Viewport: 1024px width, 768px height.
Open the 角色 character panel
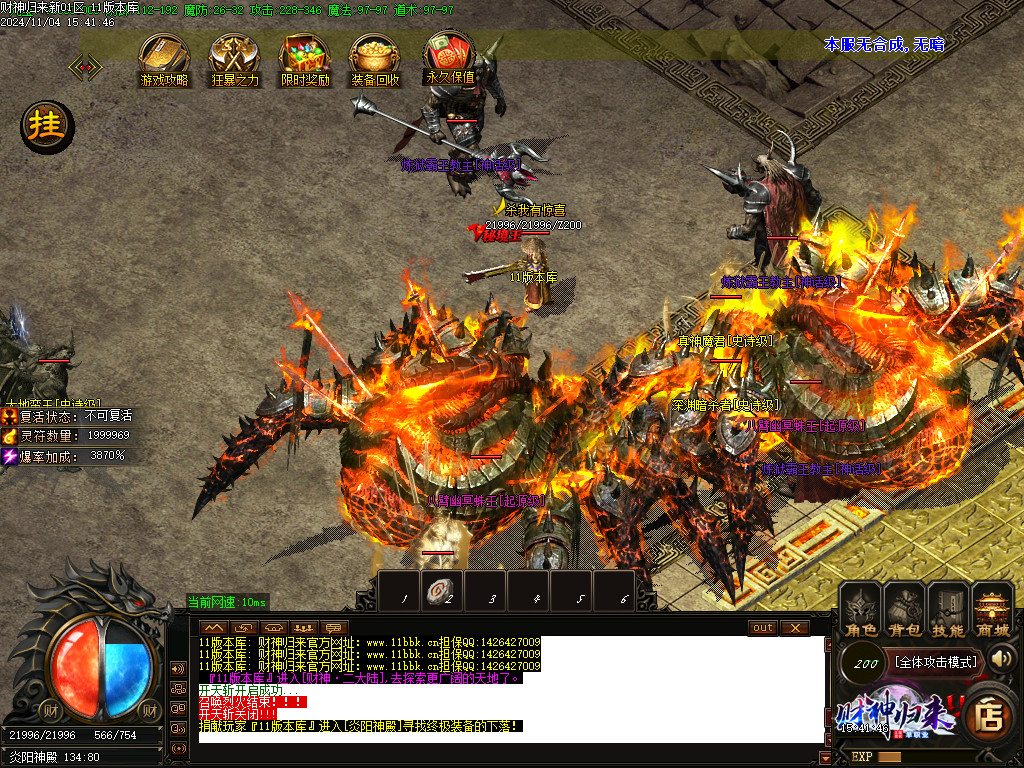coord(860,610)
